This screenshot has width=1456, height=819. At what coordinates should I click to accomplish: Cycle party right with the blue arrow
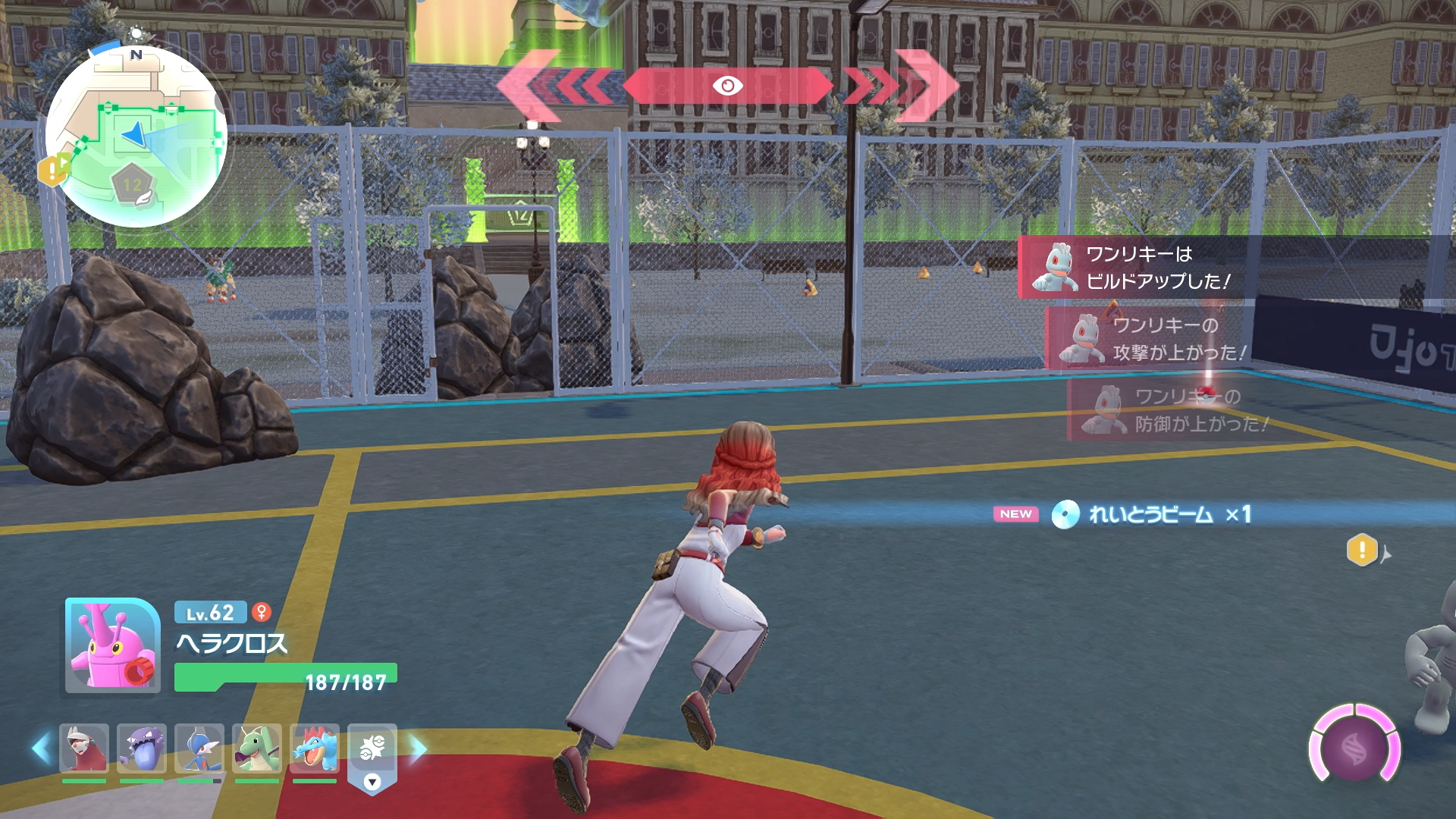click(418, 748)
